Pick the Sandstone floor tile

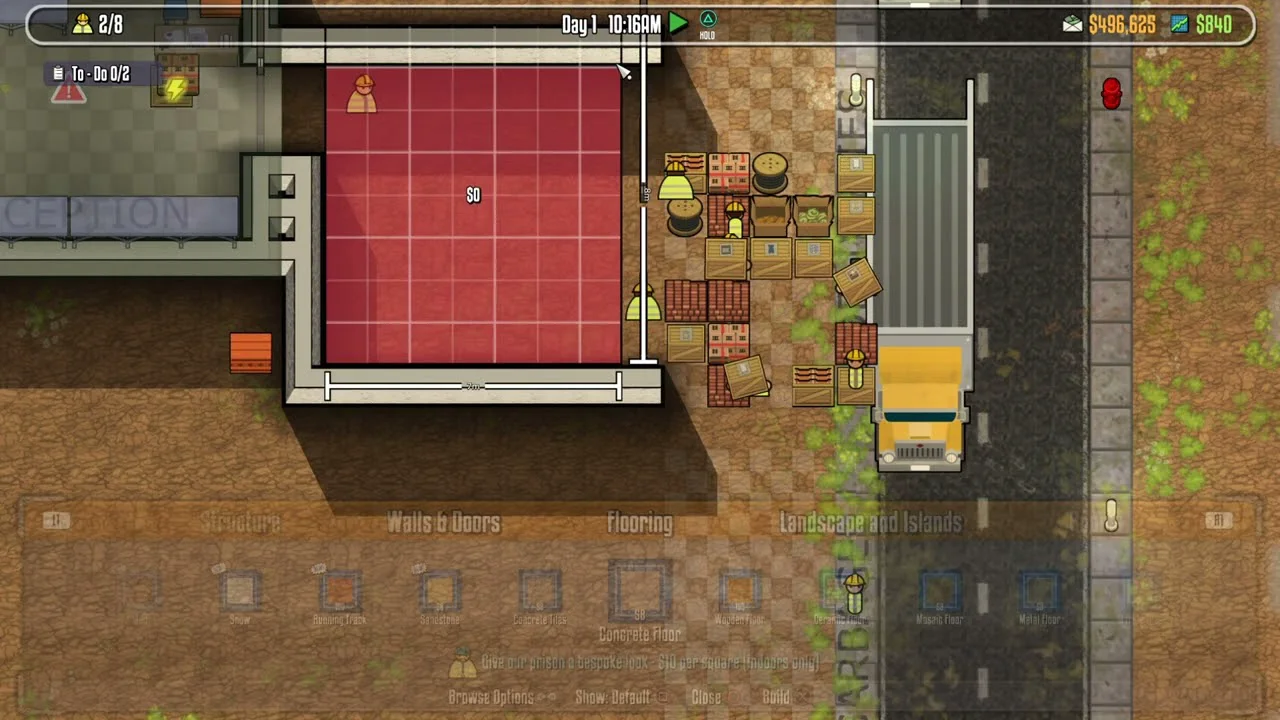click(x=439, y=593)
